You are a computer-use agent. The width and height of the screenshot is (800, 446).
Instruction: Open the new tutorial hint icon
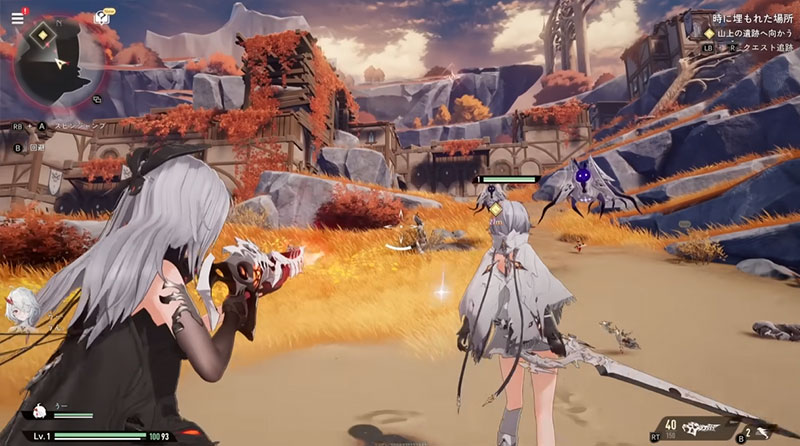[x=101, y=17]
